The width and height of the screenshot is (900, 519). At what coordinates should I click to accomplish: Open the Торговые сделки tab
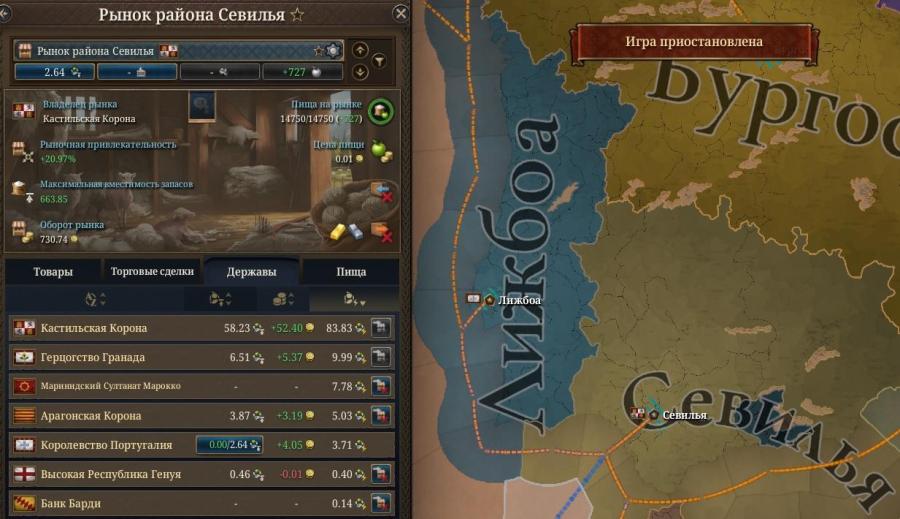(x=150, y=271)
